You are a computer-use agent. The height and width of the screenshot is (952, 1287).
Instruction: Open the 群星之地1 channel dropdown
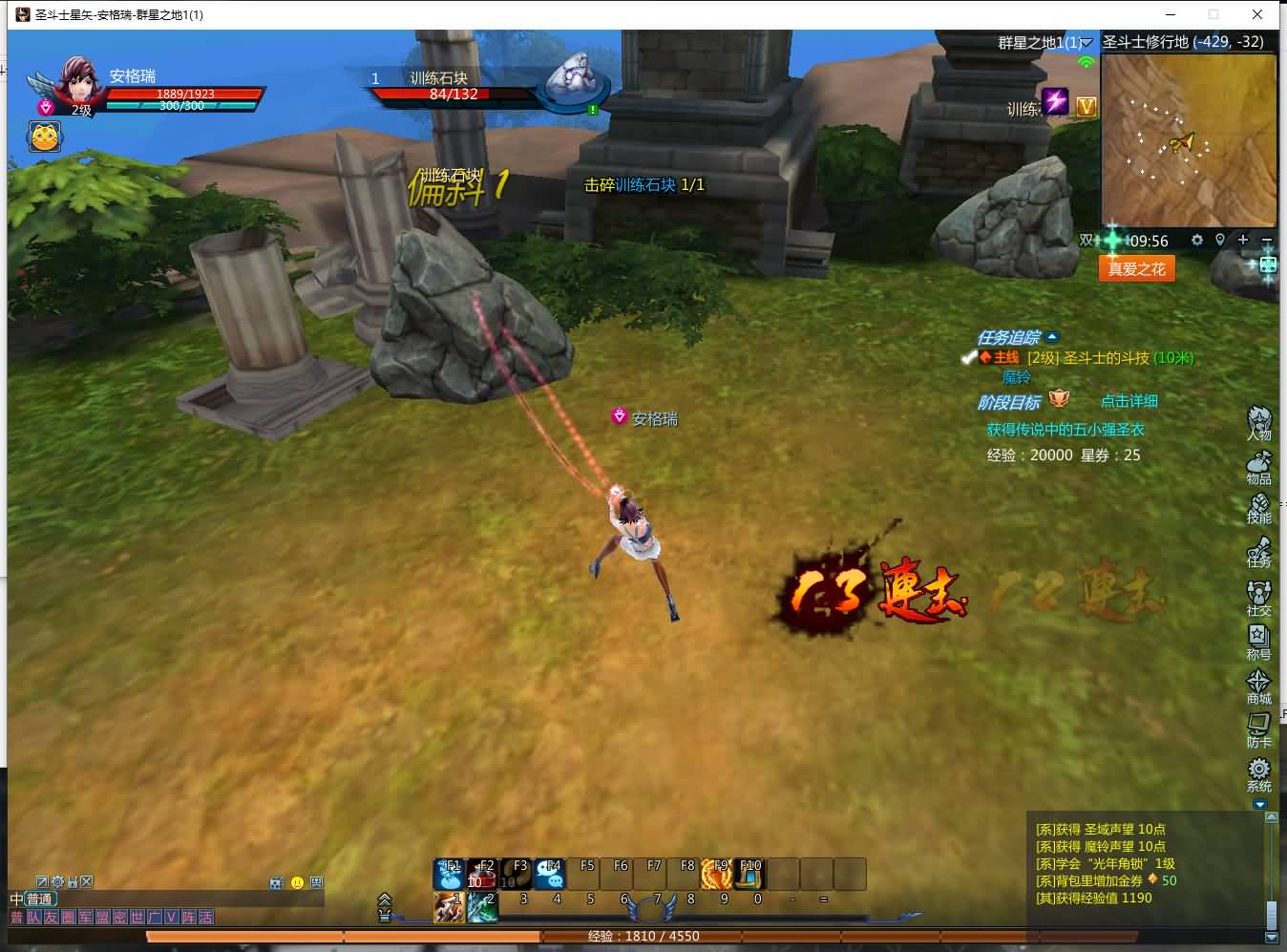point(1087,43)
